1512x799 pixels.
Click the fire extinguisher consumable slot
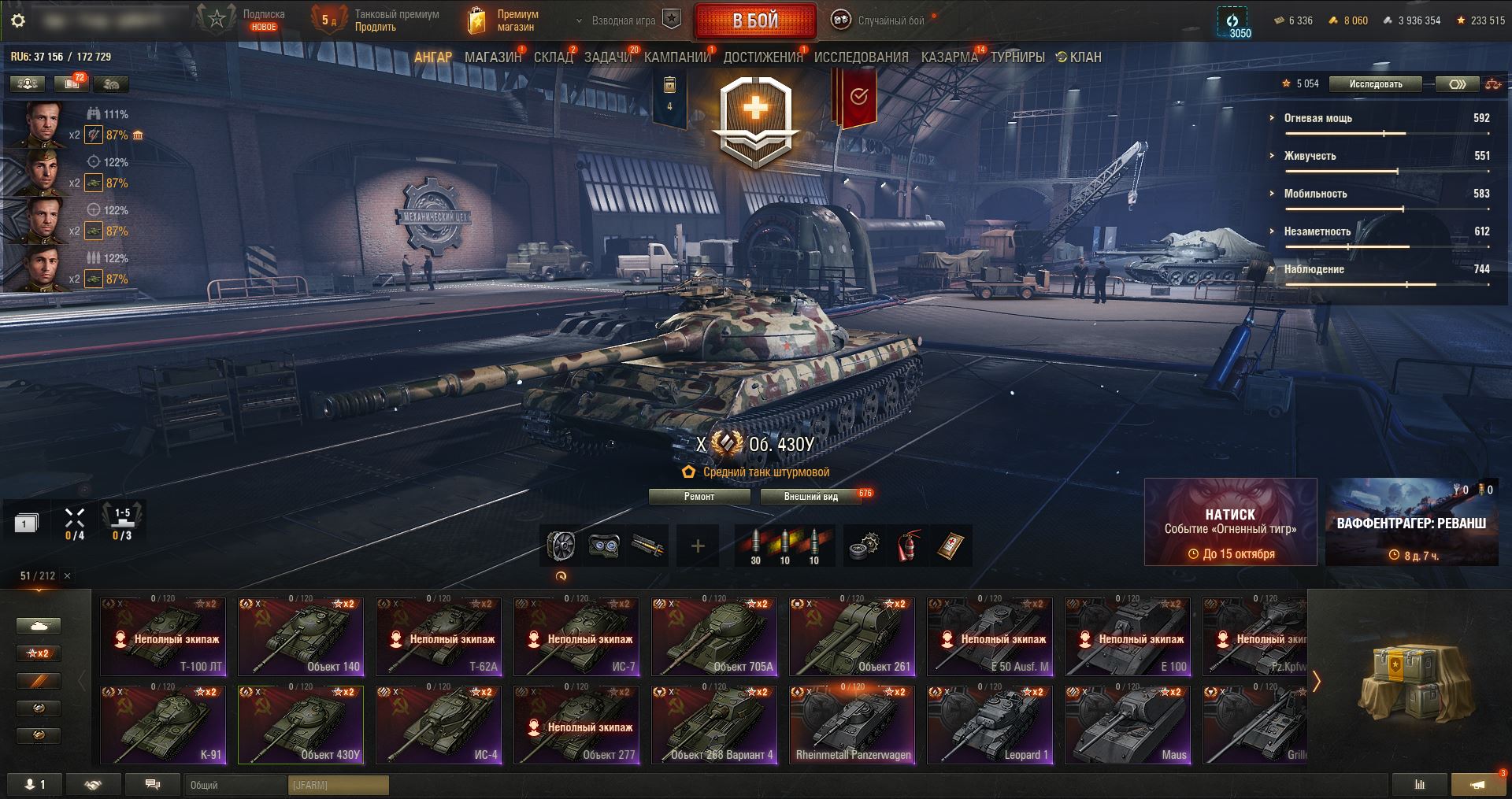[x=907, y=546]
